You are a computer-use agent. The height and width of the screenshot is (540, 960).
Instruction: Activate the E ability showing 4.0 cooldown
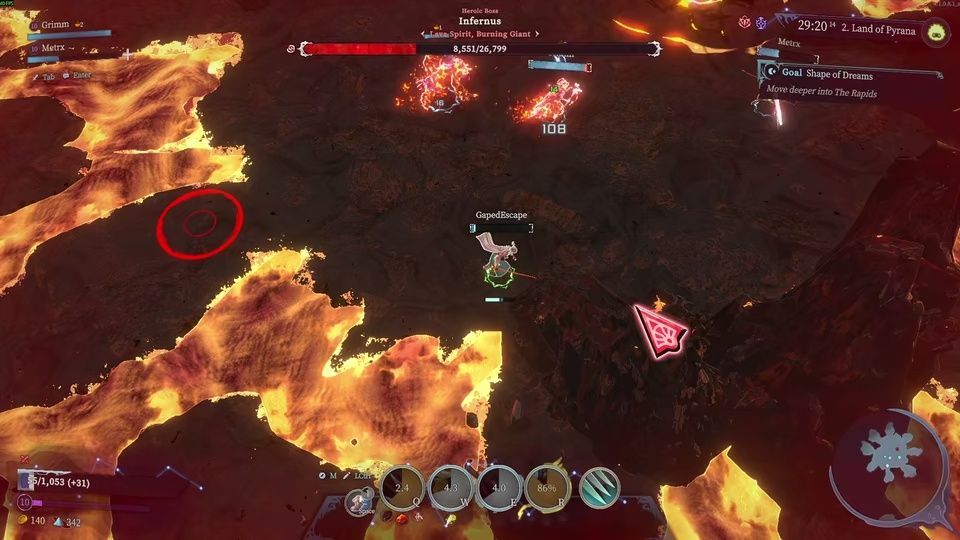[499, 487]
